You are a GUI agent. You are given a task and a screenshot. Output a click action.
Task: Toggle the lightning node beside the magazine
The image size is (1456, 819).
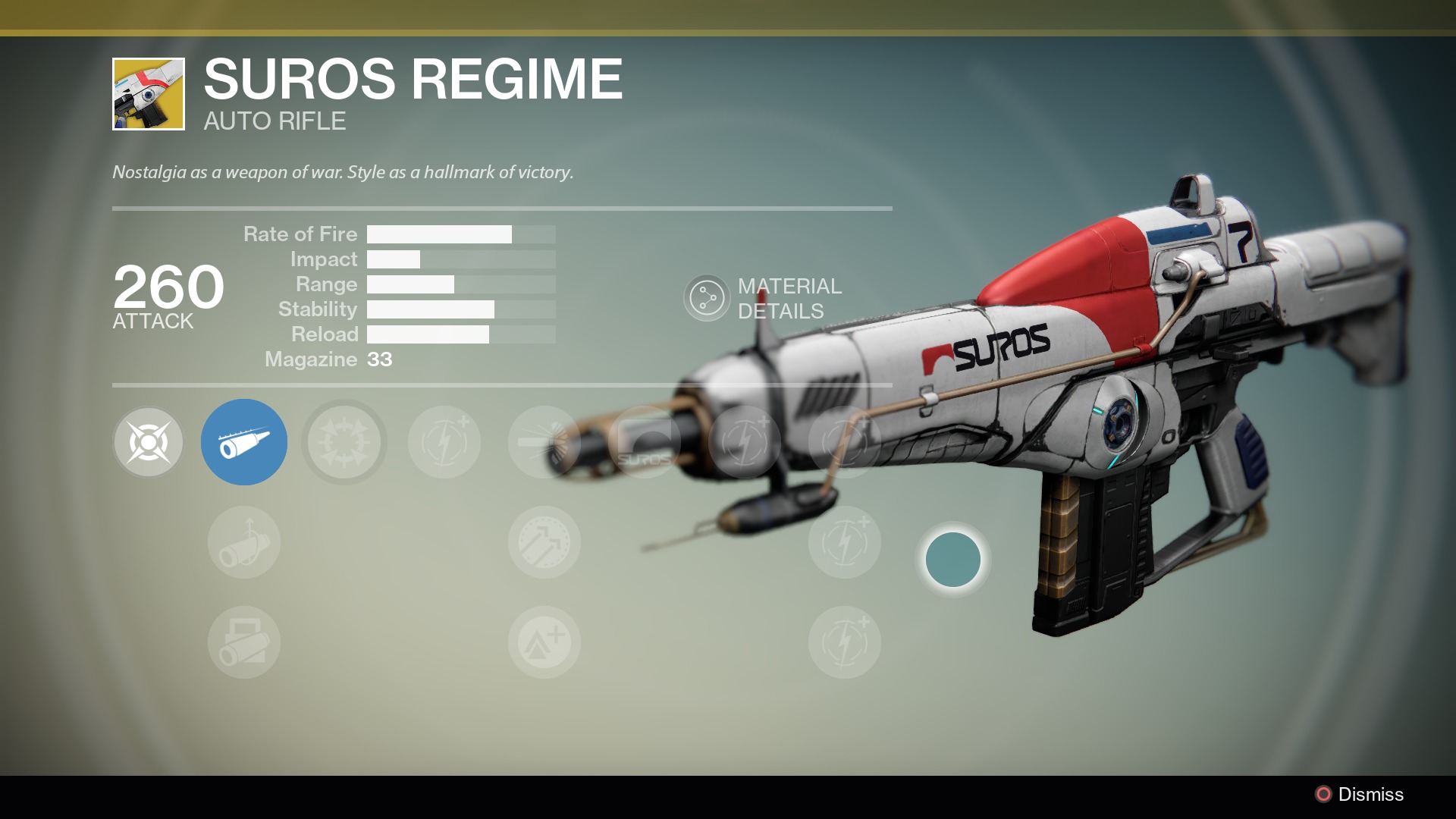coord(744,442)
